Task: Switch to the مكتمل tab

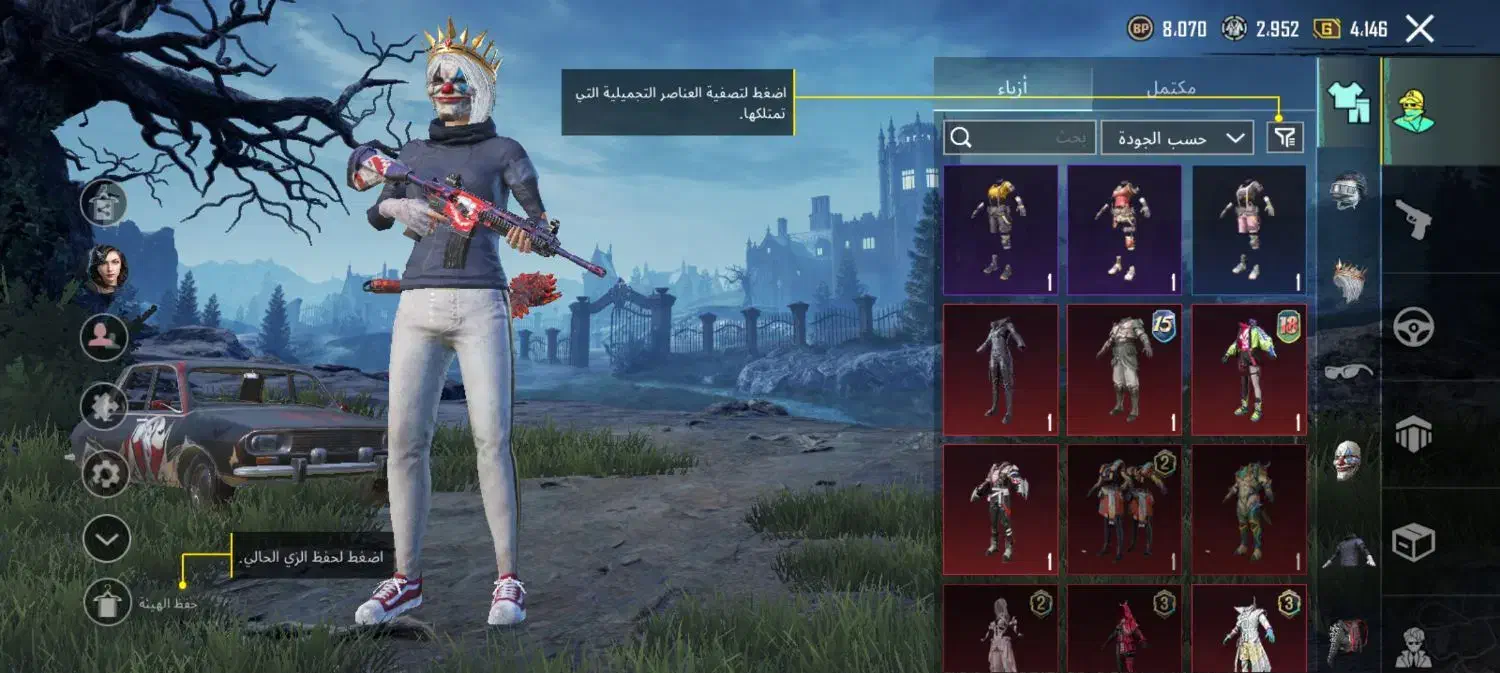Action: click(1171, 87)
